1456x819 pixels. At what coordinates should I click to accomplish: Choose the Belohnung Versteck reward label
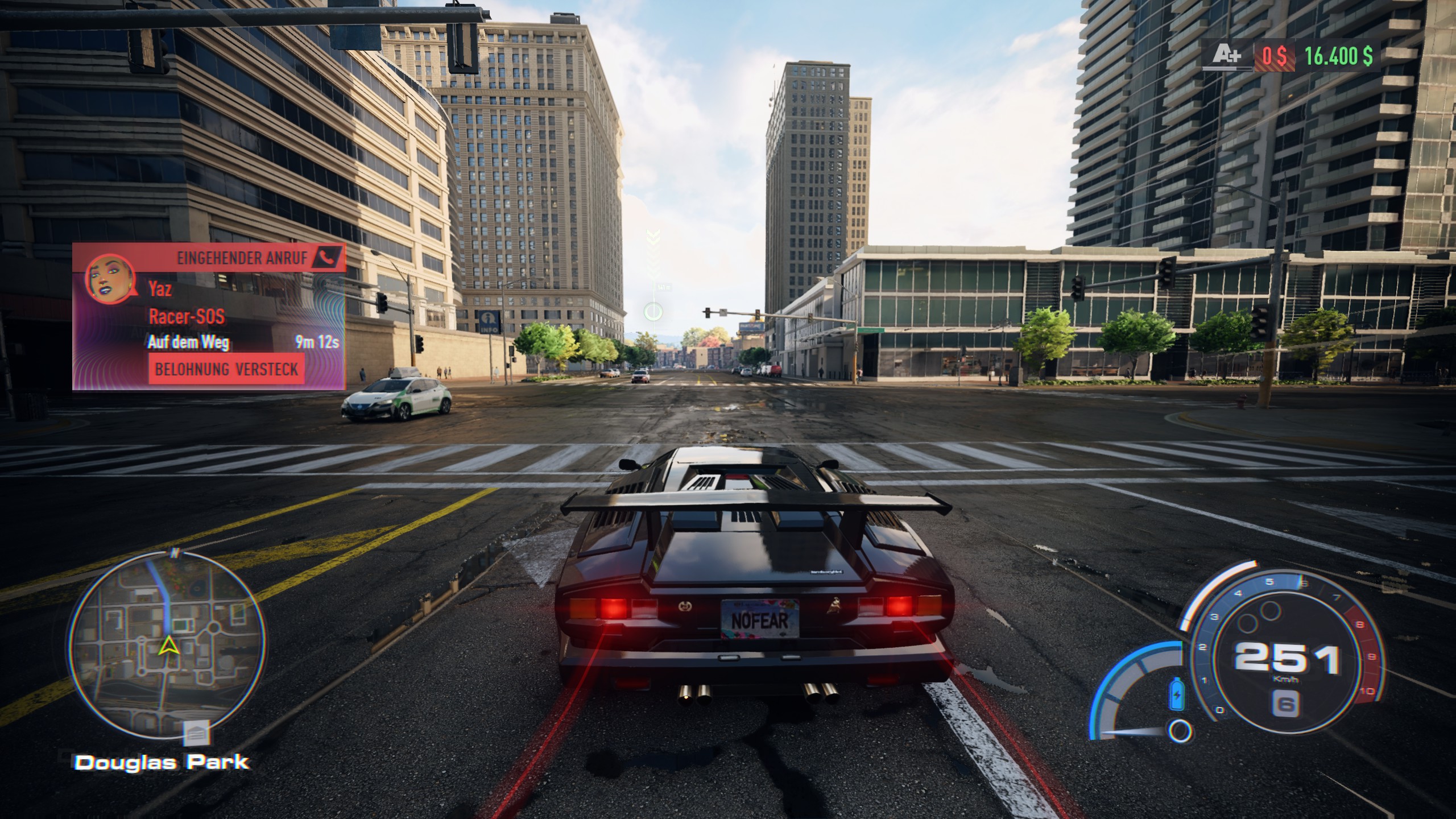pyautogui.click(x=226, y=370)
